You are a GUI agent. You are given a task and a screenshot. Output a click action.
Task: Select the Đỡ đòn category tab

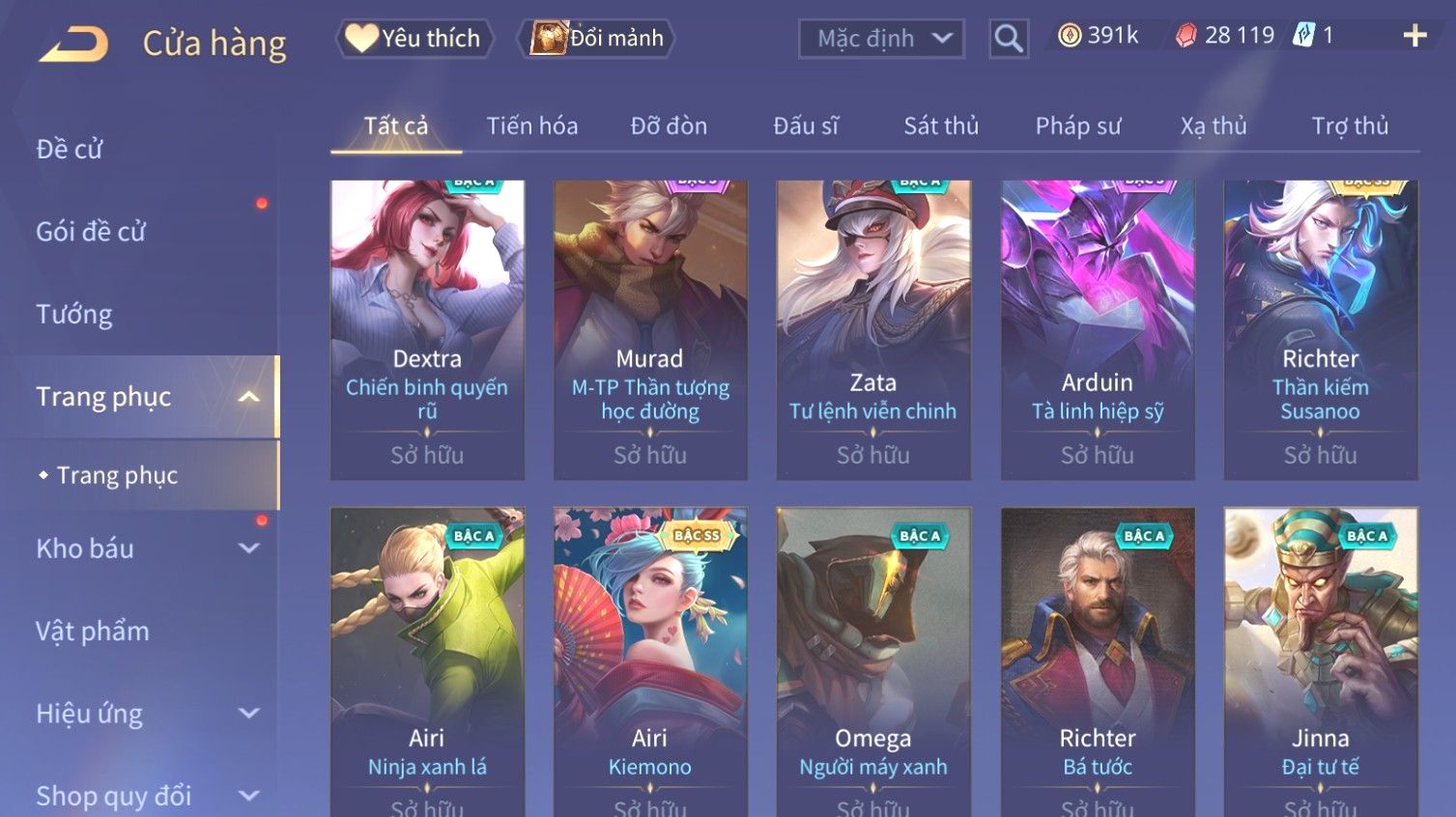coord(669,126)
